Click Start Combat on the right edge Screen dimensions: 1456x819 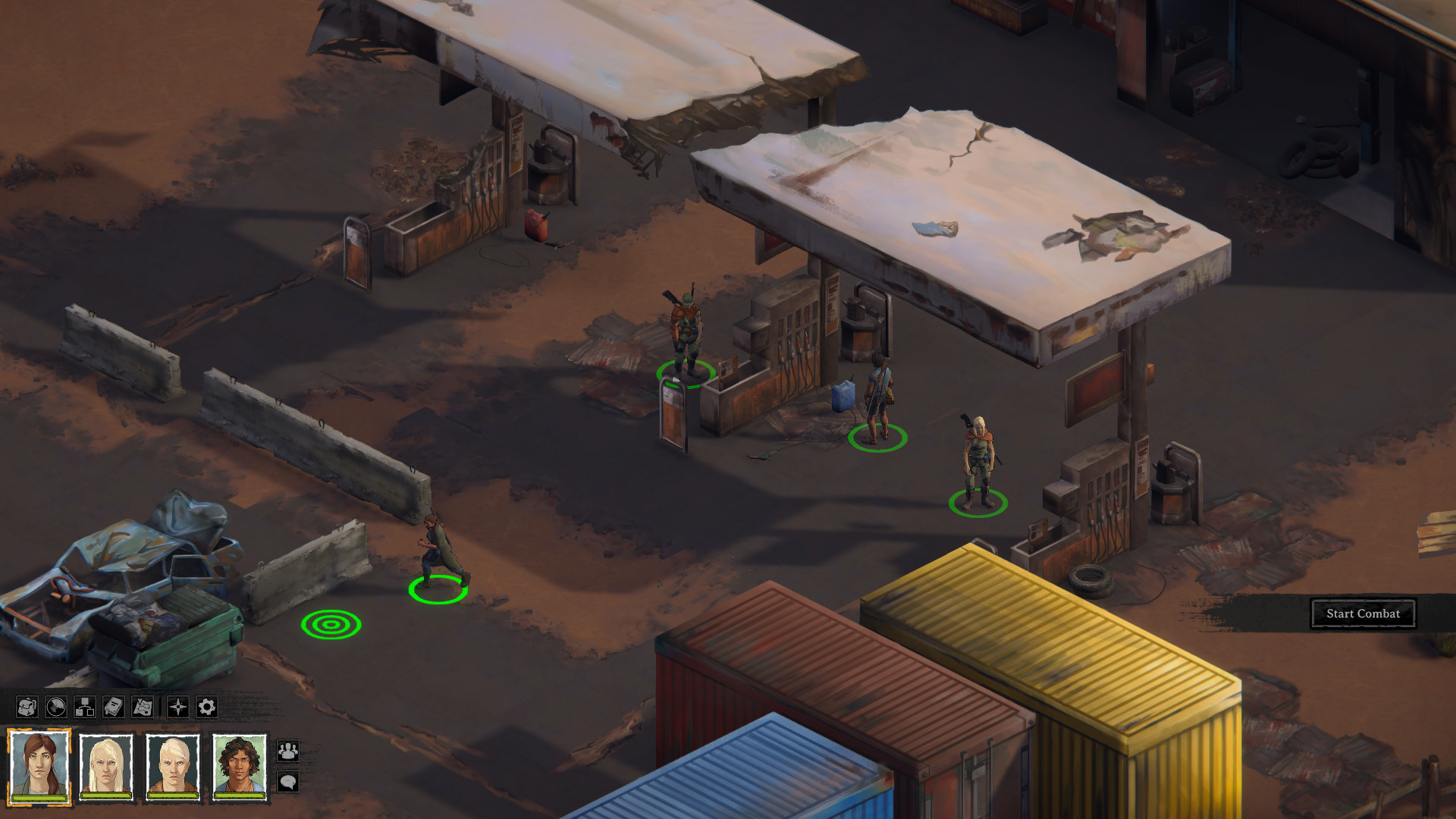[1363, 613]
